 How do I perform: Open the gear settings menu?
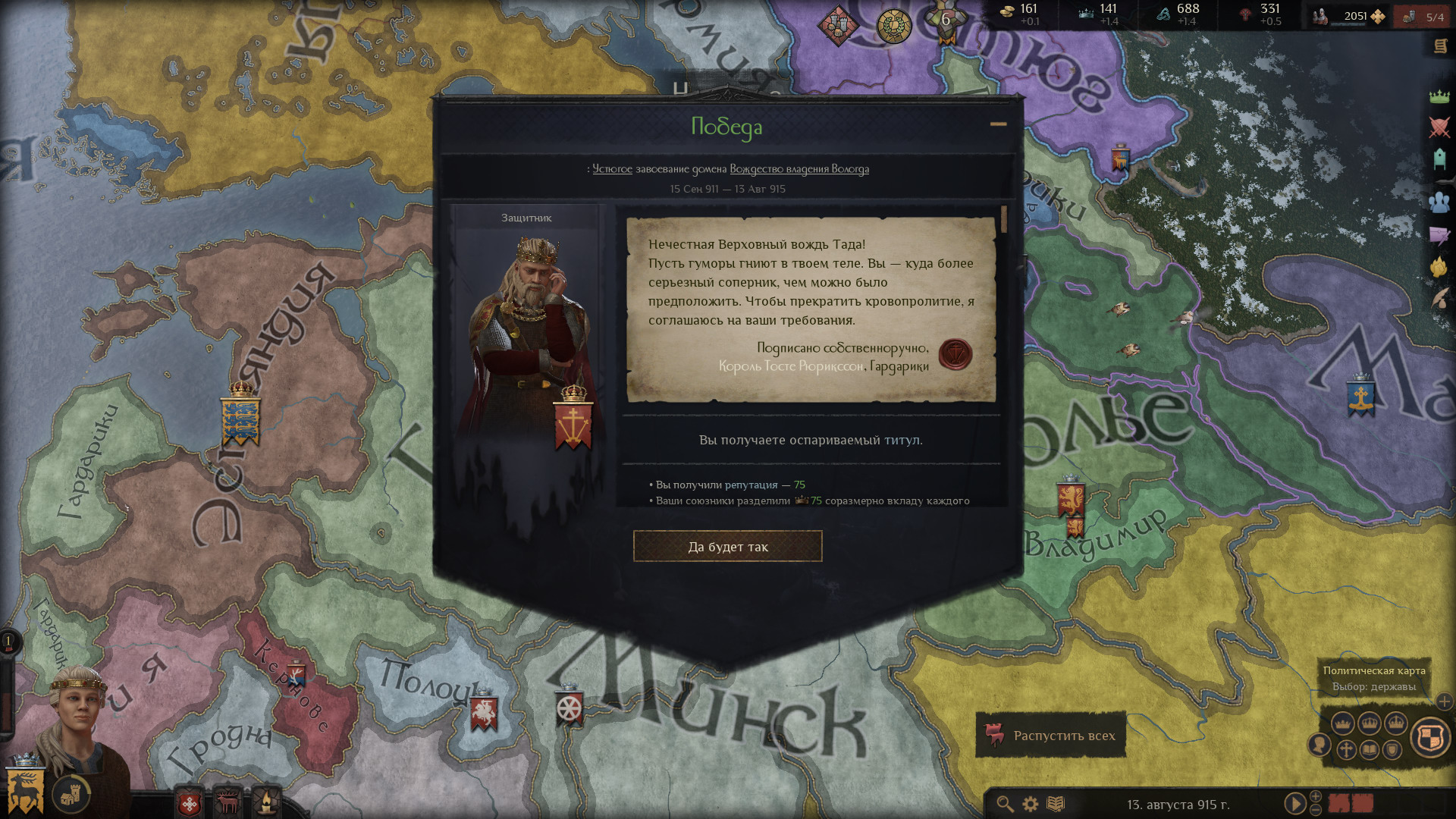coord(1030,804)
